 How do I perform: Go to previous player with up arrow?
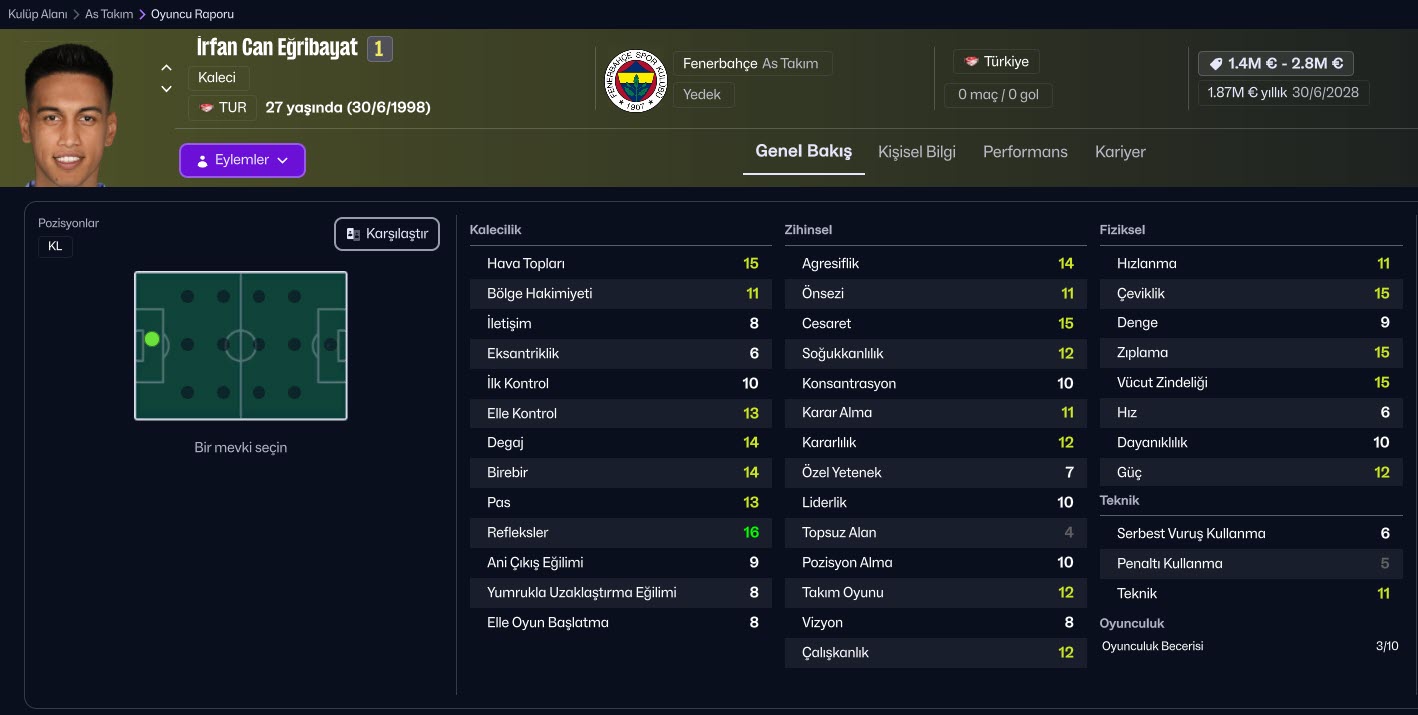click(x=167, y=68)
